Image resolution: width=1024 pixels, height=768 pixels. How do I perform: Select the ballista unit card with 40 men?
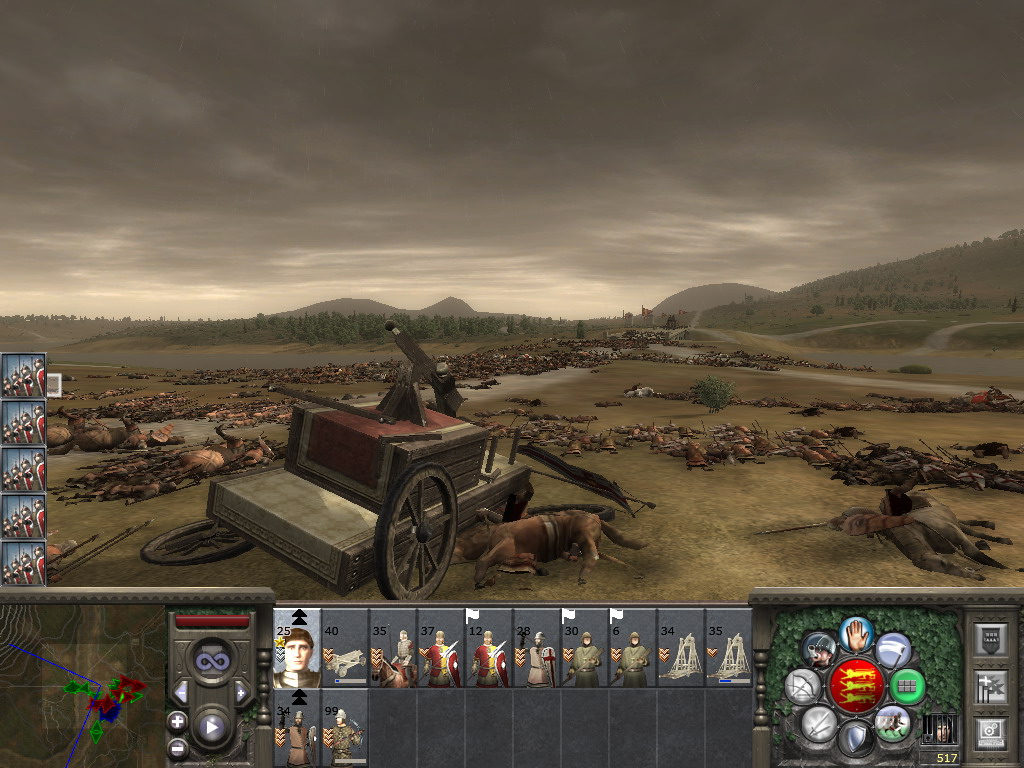(345, 650)
